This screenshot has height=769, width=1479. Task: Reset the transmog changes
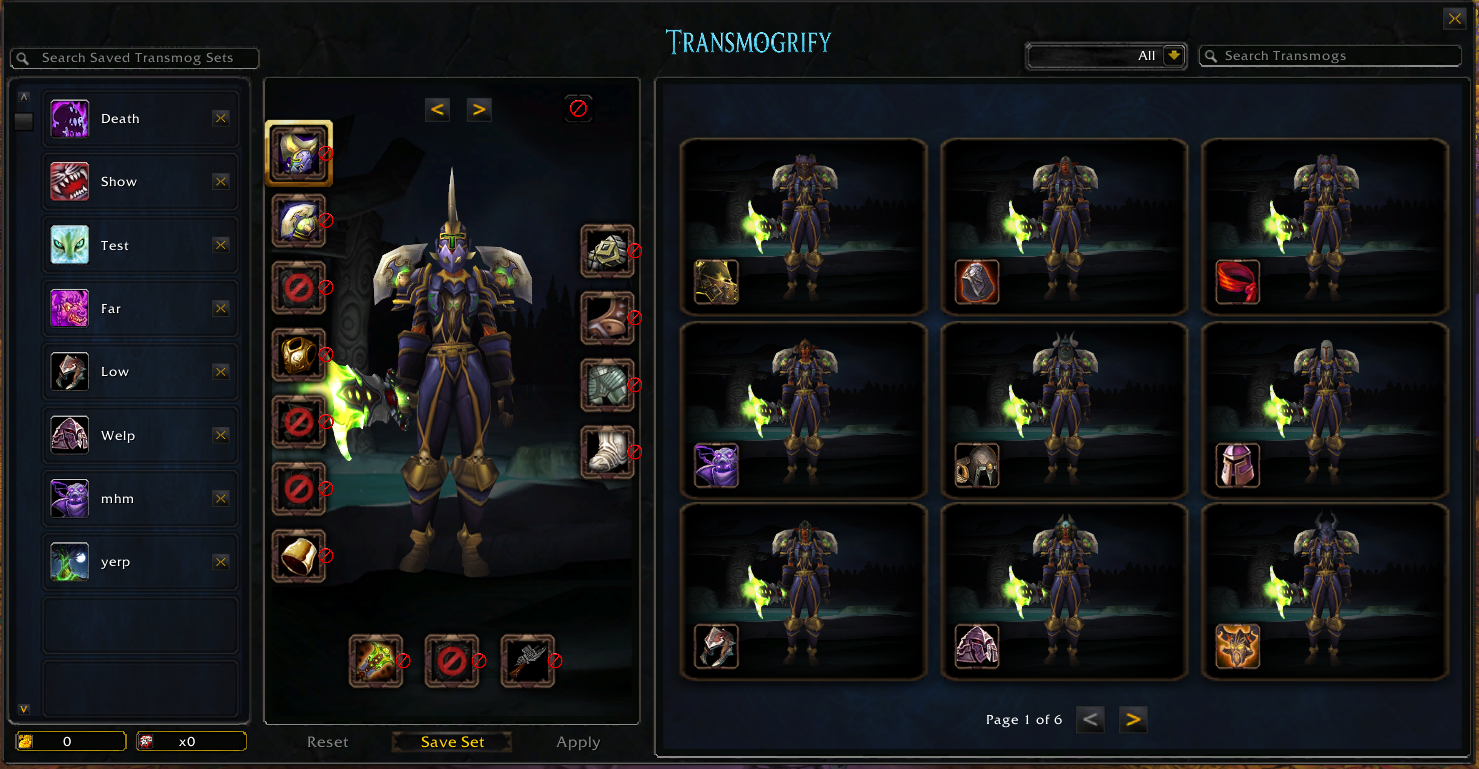328,742
